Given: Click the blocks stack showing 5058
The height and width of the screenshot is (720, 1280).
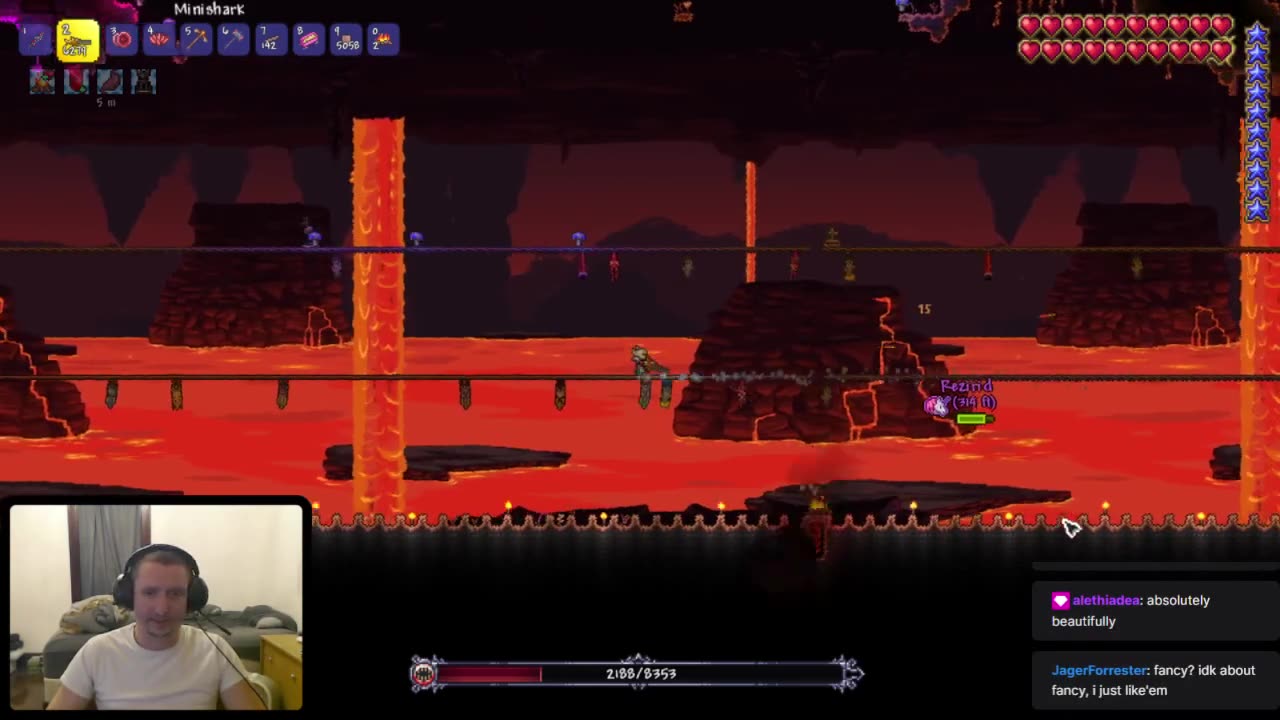Looking at the screenshot, I should (x=345, y=40).
